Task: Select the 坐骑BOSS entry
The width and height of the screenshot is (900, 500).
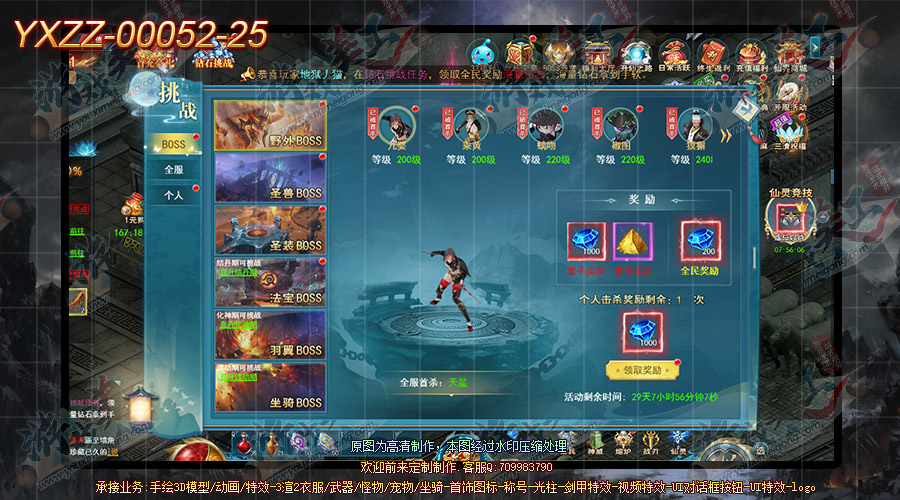Action: [269, 387]
